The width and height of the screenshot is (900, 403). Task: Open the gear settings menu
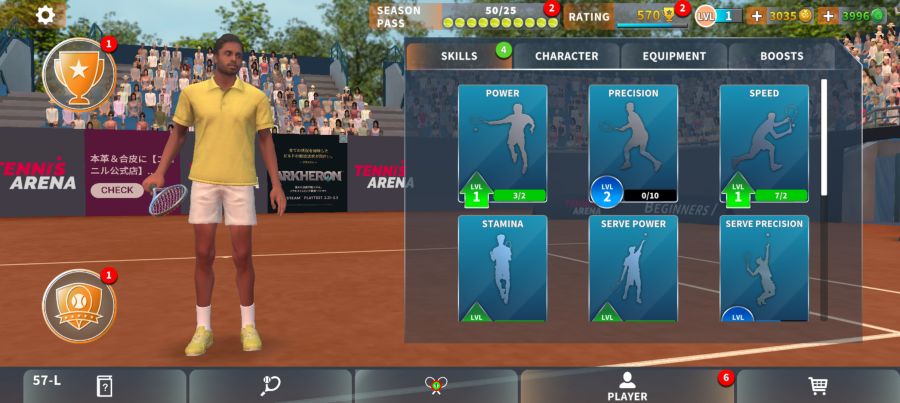[x=46, y=16]
